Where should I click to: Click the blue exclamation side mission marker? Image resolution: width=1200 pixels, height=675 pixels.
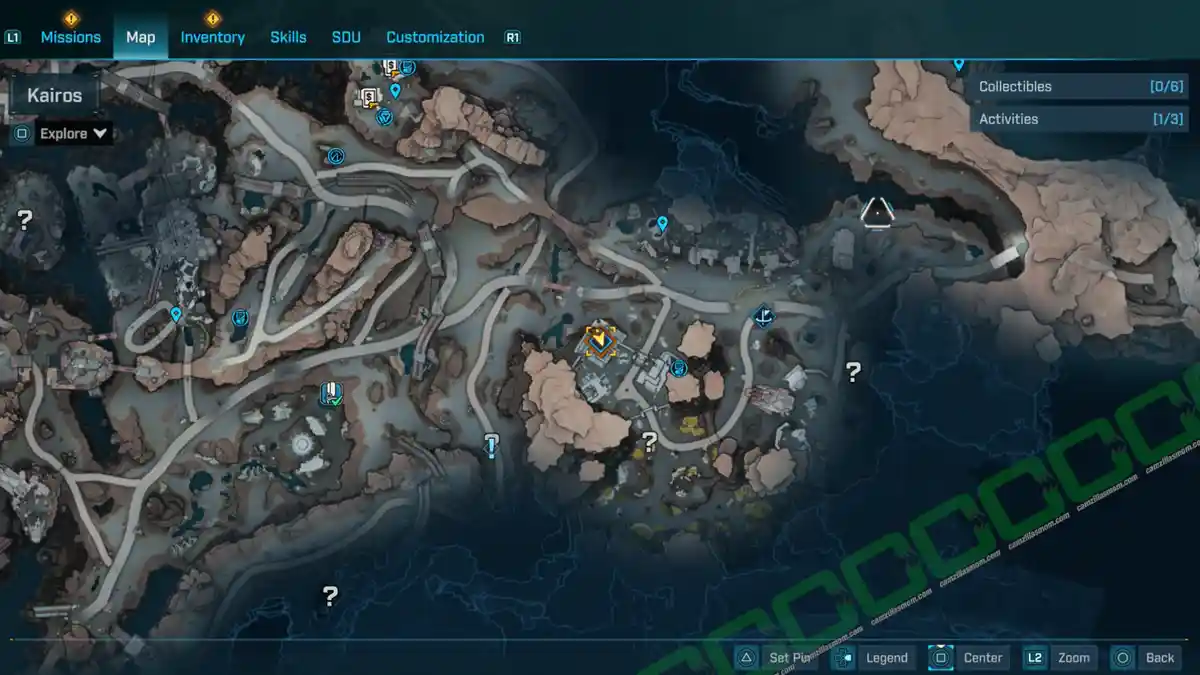pyautogui.click(x=491, y=445)
